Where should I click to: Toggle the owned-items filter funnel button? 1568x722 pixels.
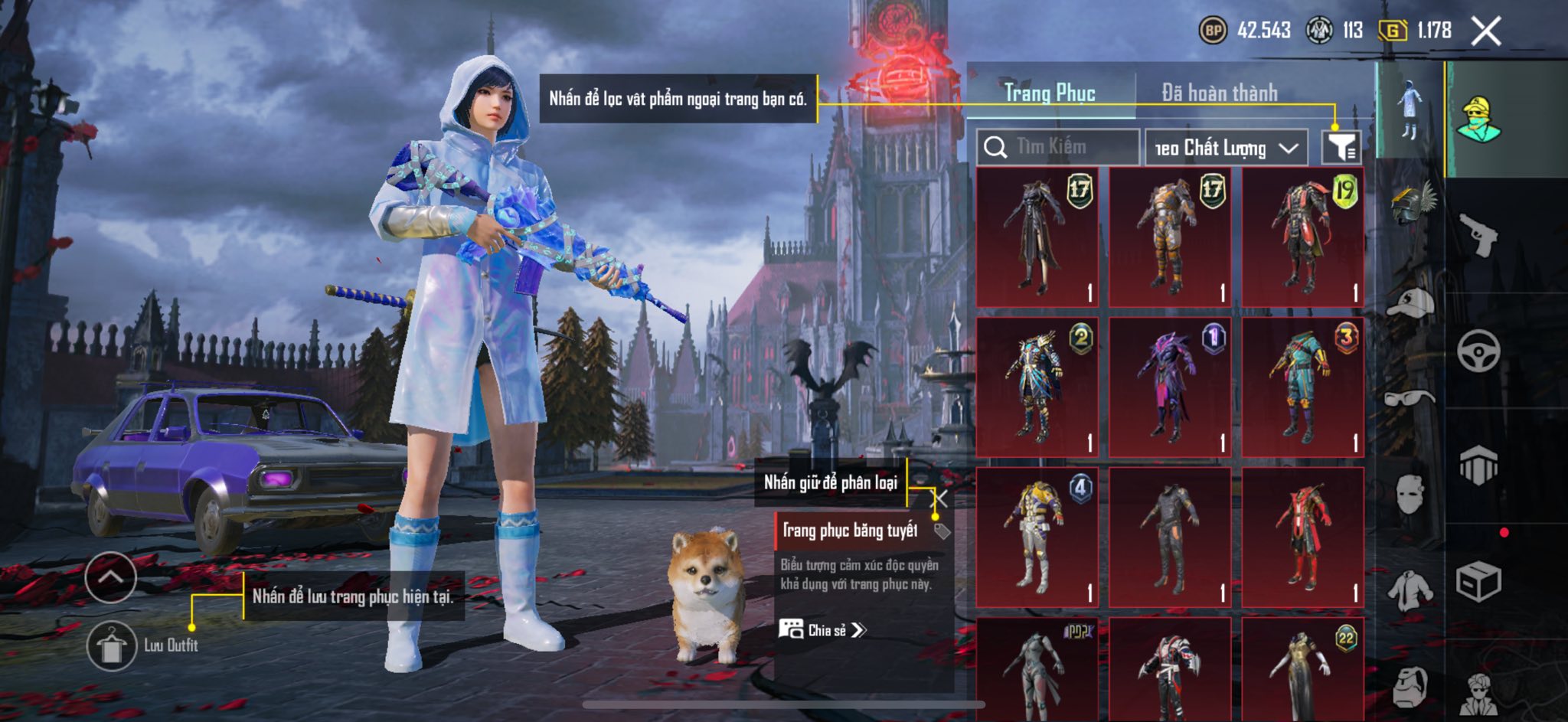point(1341,146)
